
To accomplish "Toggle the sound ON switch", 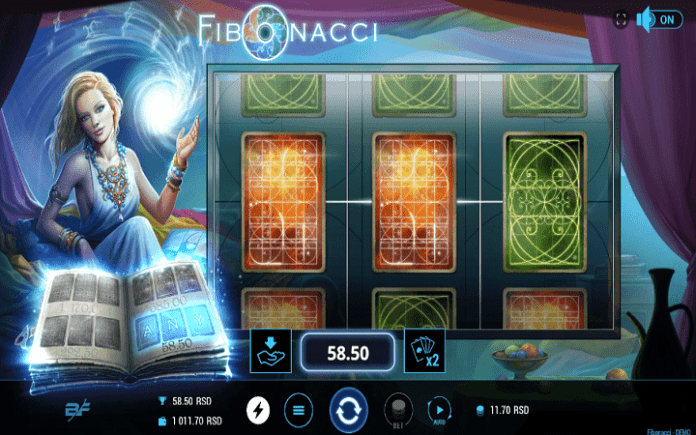I will [x=659, y=18].
